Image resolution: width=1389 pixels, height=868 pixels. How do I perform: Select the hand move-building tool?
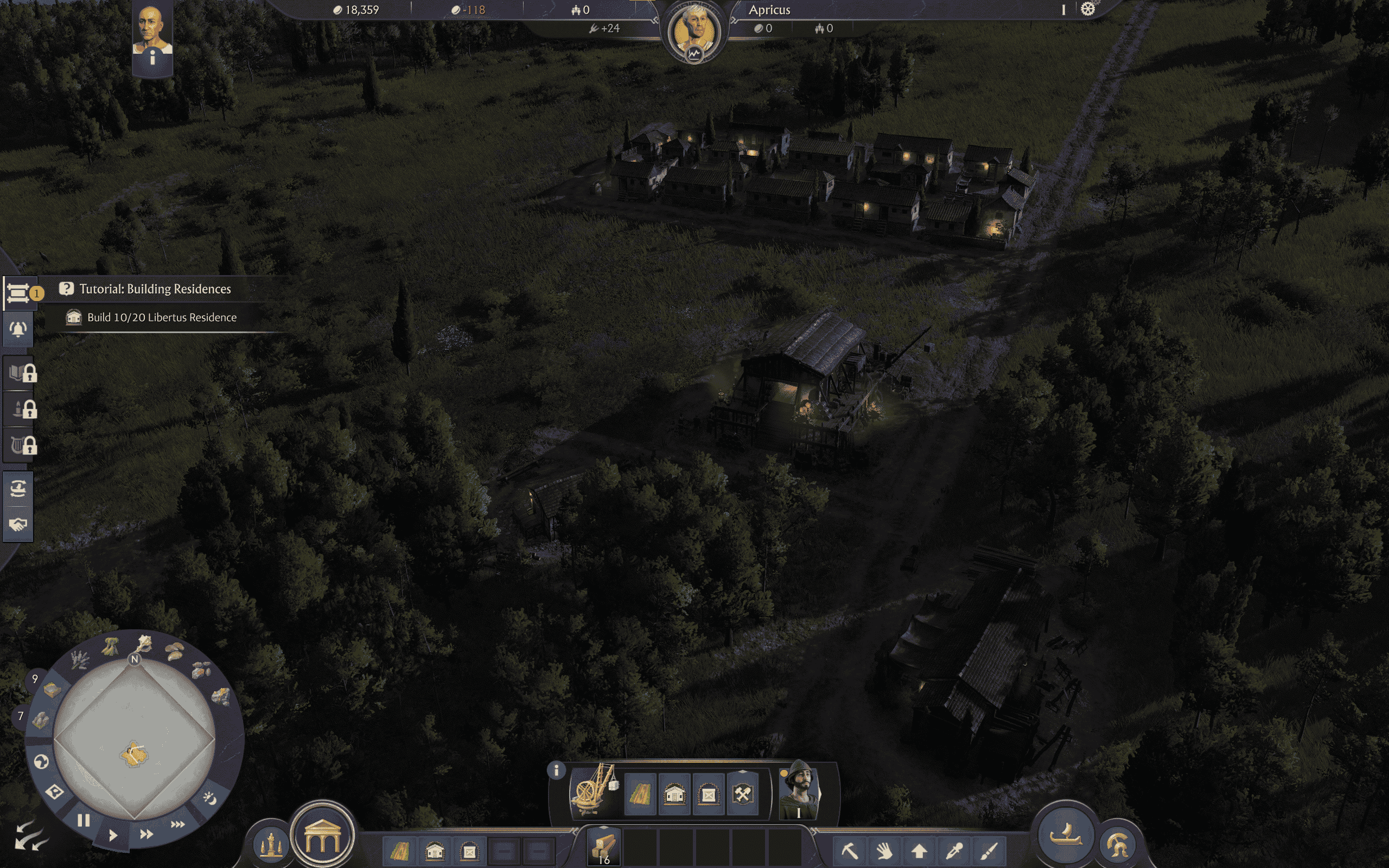point(885,852)
